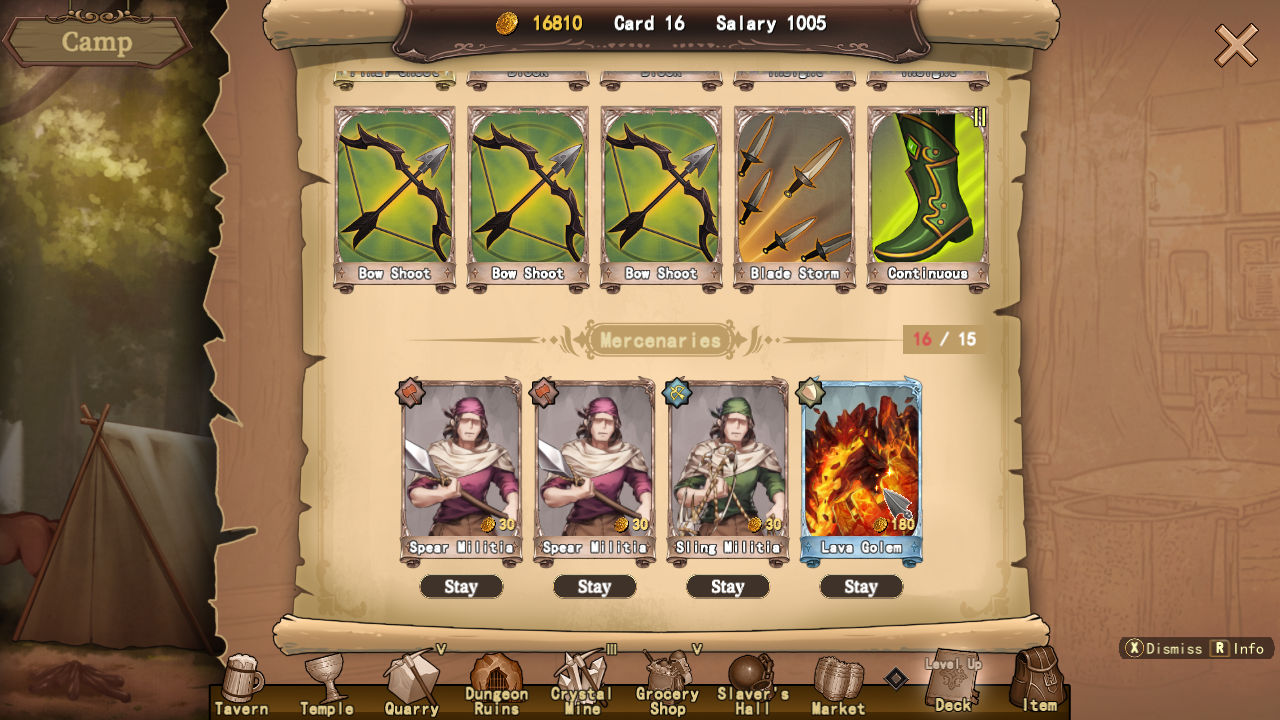Open the Item bag
This screenshot has height=720, width=1280.
click(x=1040, y=685)
